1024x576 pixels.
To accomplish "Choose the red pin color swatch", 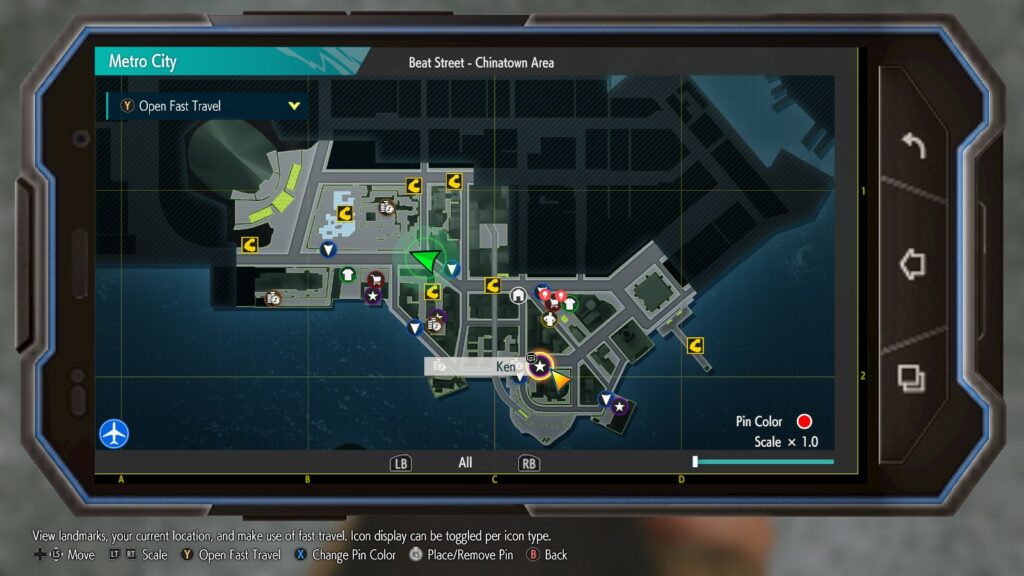I will click(x=803, y=421).
